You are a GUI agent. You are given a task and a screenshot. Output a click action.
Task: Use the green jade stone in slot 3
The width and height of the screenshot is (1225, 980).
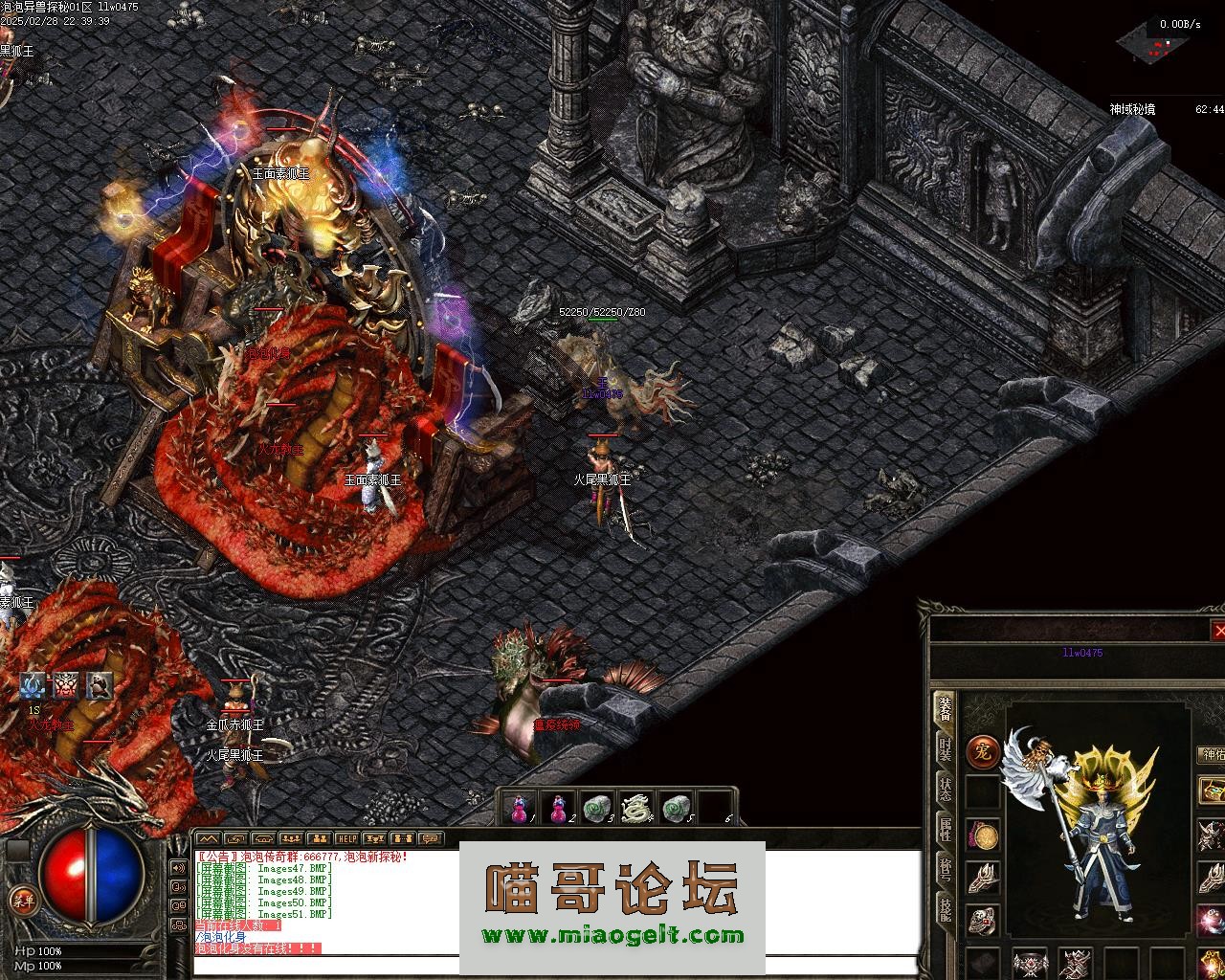pos(597,809)
